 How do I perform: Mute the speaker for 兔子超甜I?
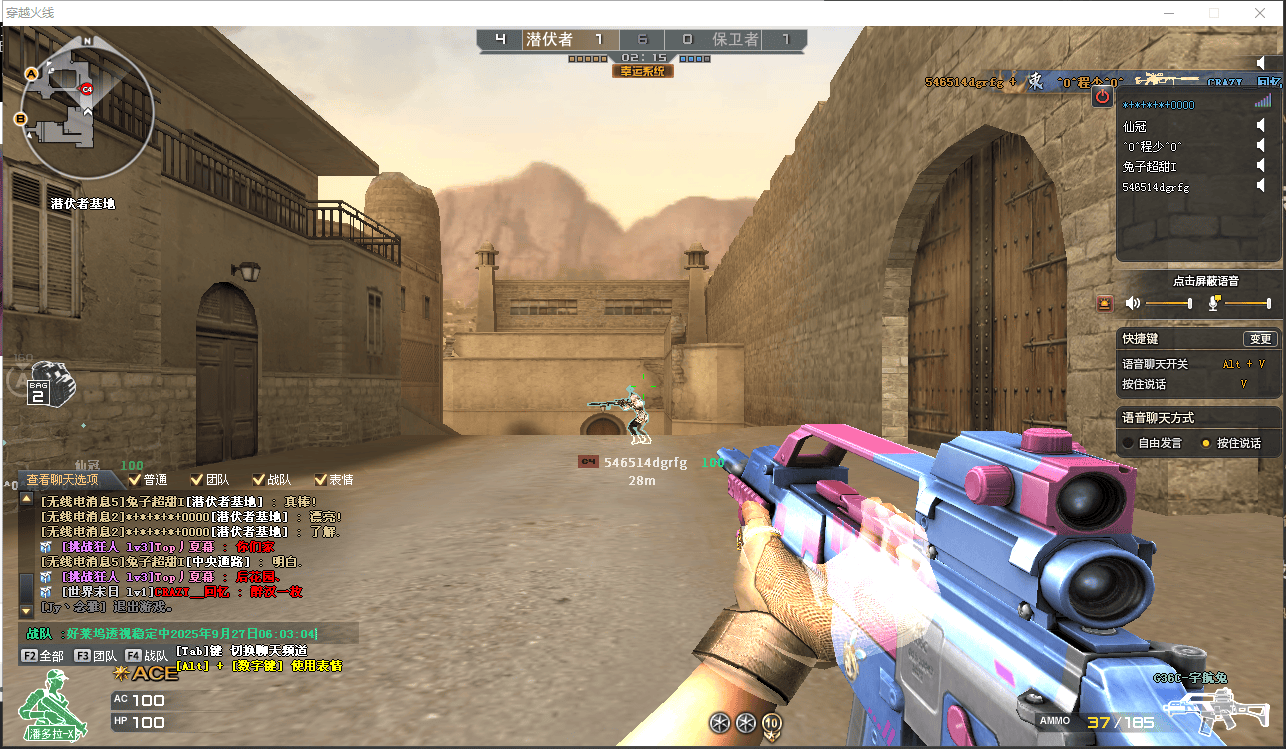click(1262, 166)
